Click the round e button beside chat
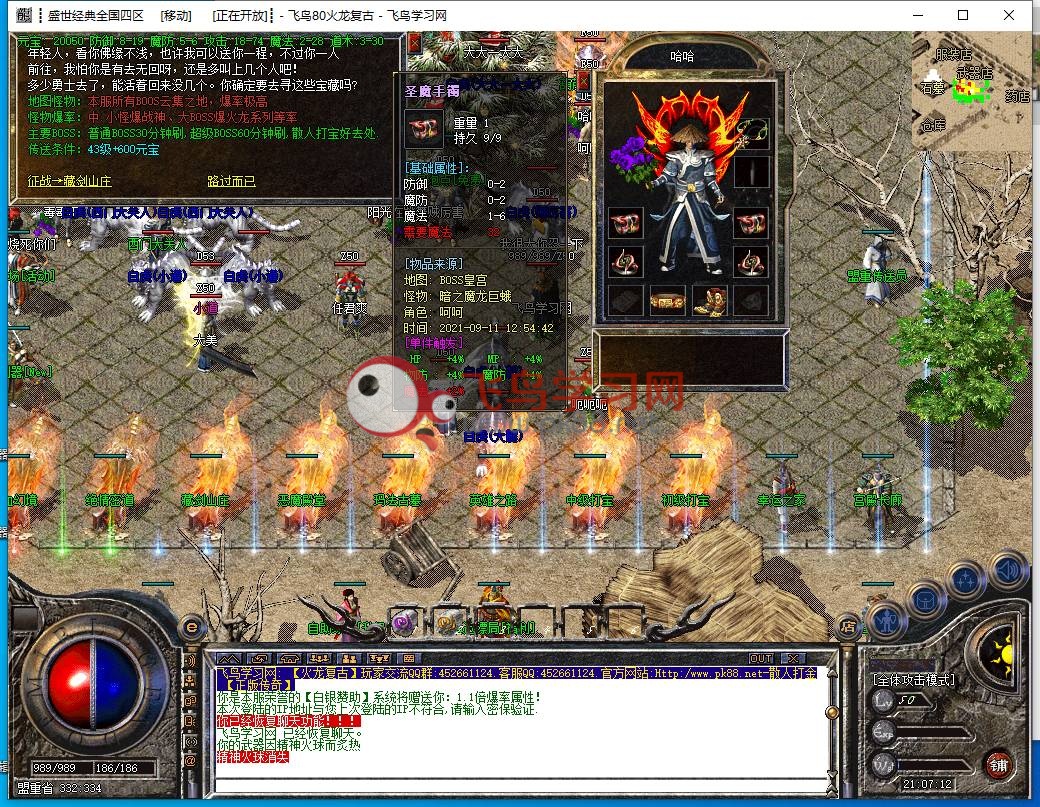Viewport: 1040px width, 807px height. pos(191,628)
